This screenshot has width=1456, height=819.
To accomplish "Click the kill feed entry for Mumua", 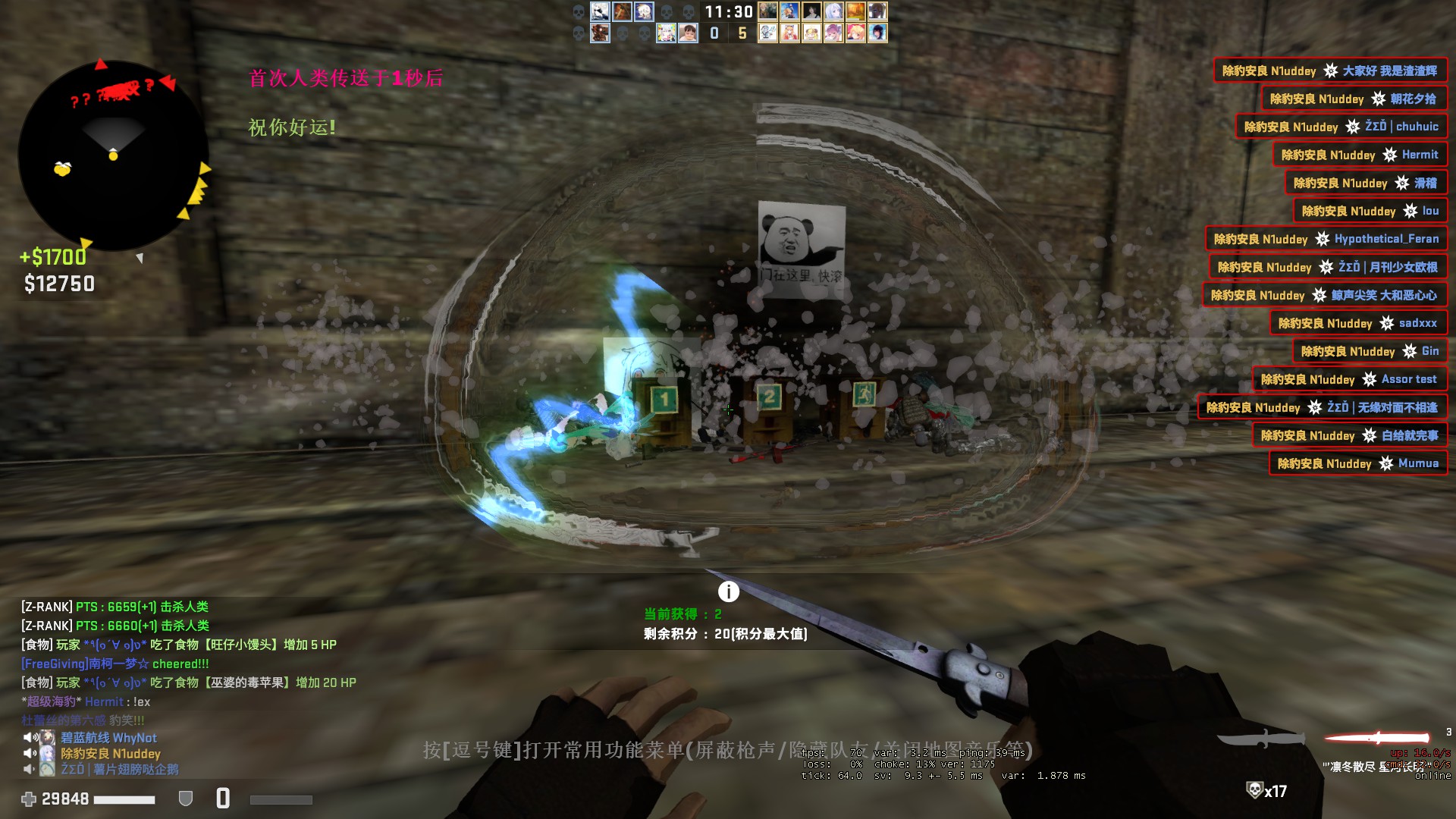I will [x=1357, y=463].
